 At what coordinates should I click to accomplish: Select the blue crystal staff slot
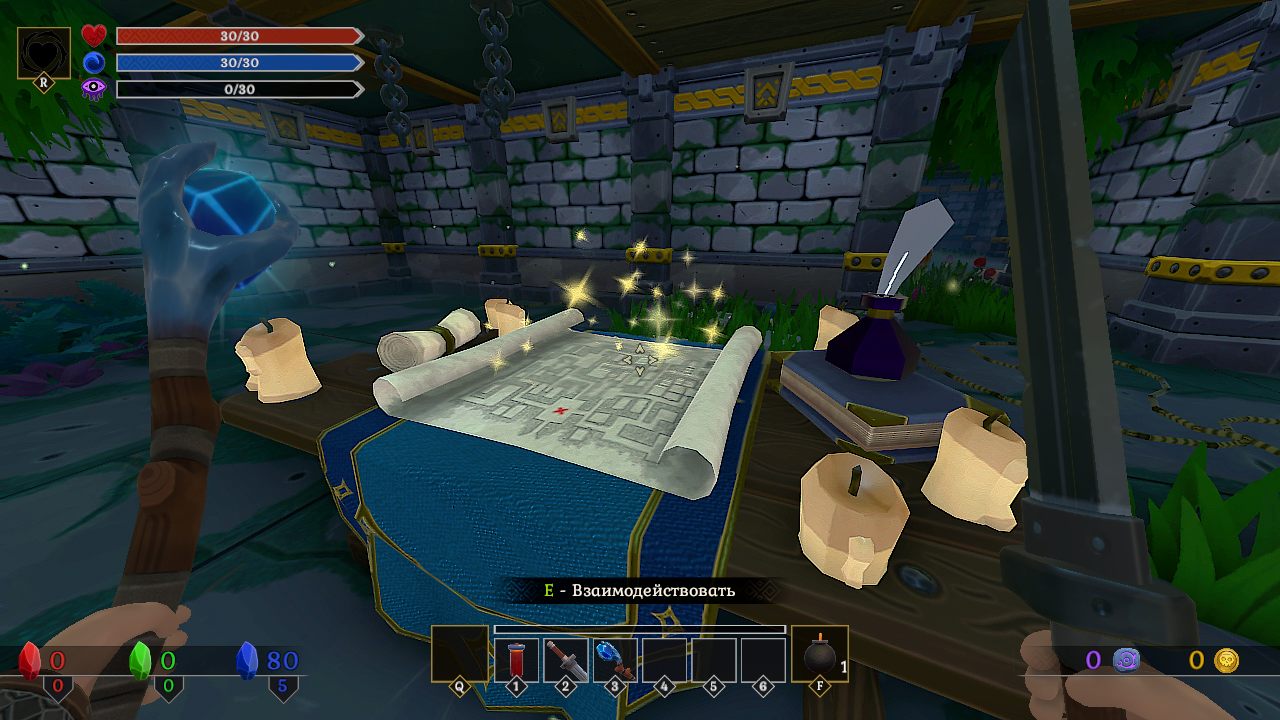coord(614,660)
